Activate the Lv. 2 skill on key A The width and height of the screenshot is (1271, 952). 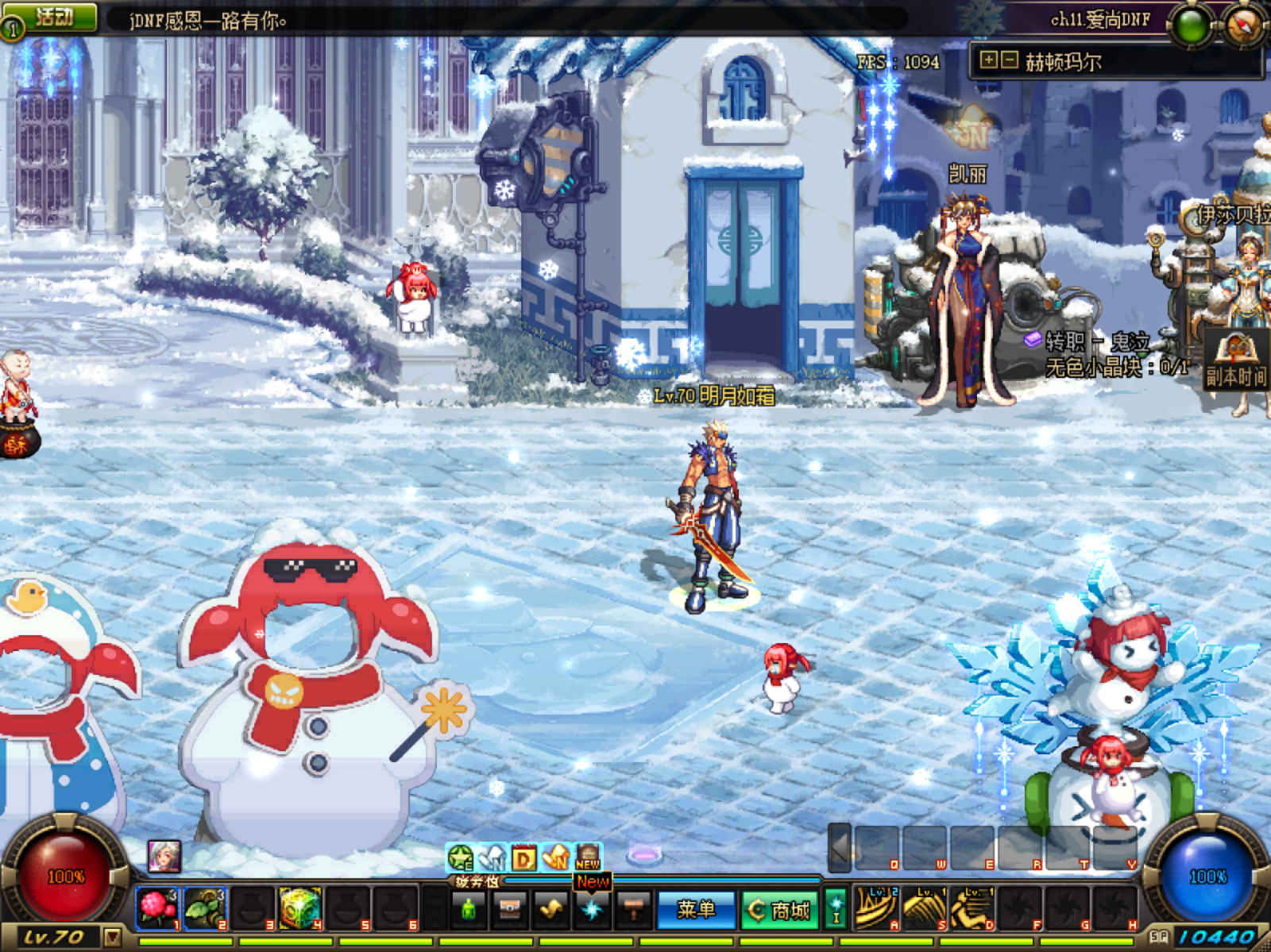[x=876, y=908]
